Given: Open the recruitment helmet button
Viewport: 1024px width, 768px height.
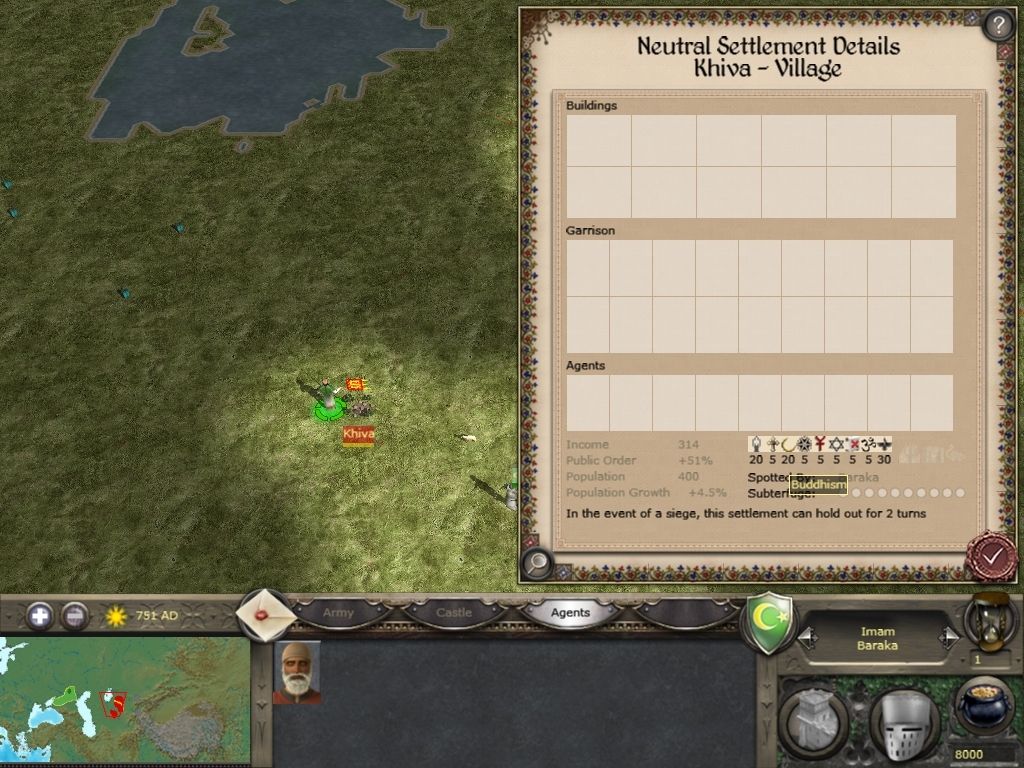Looking at the screenshot, I should (x=903, y=724).
